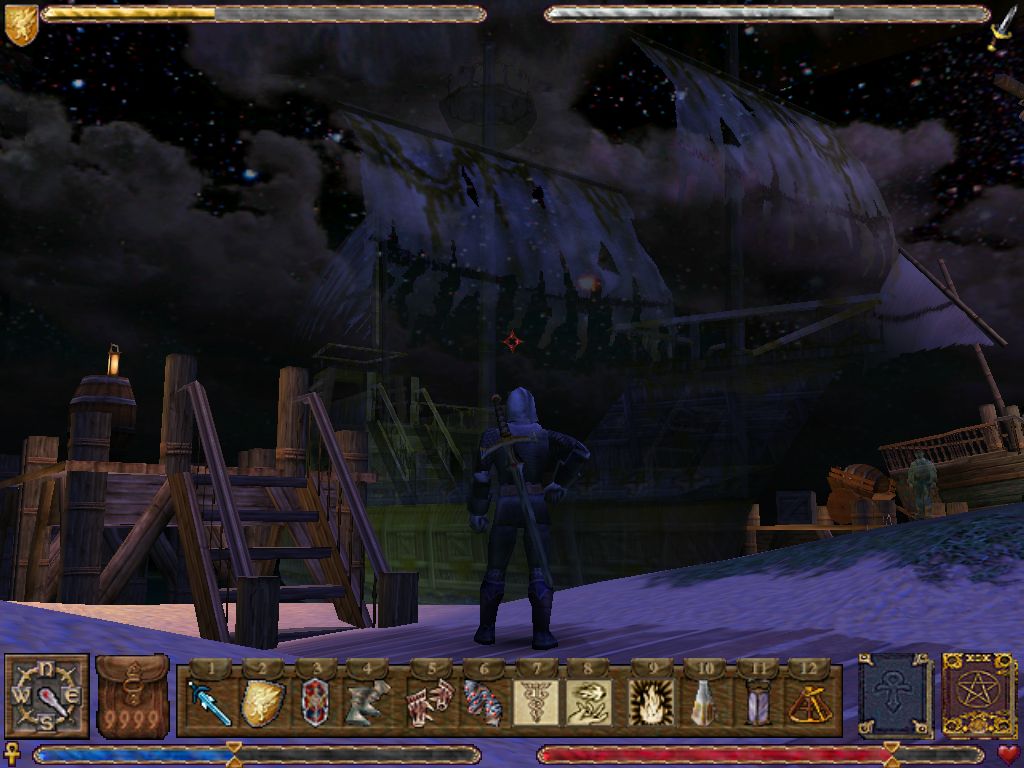Open the blue ankh journal book
The image size is (1024, 768).
click(893, 696)
